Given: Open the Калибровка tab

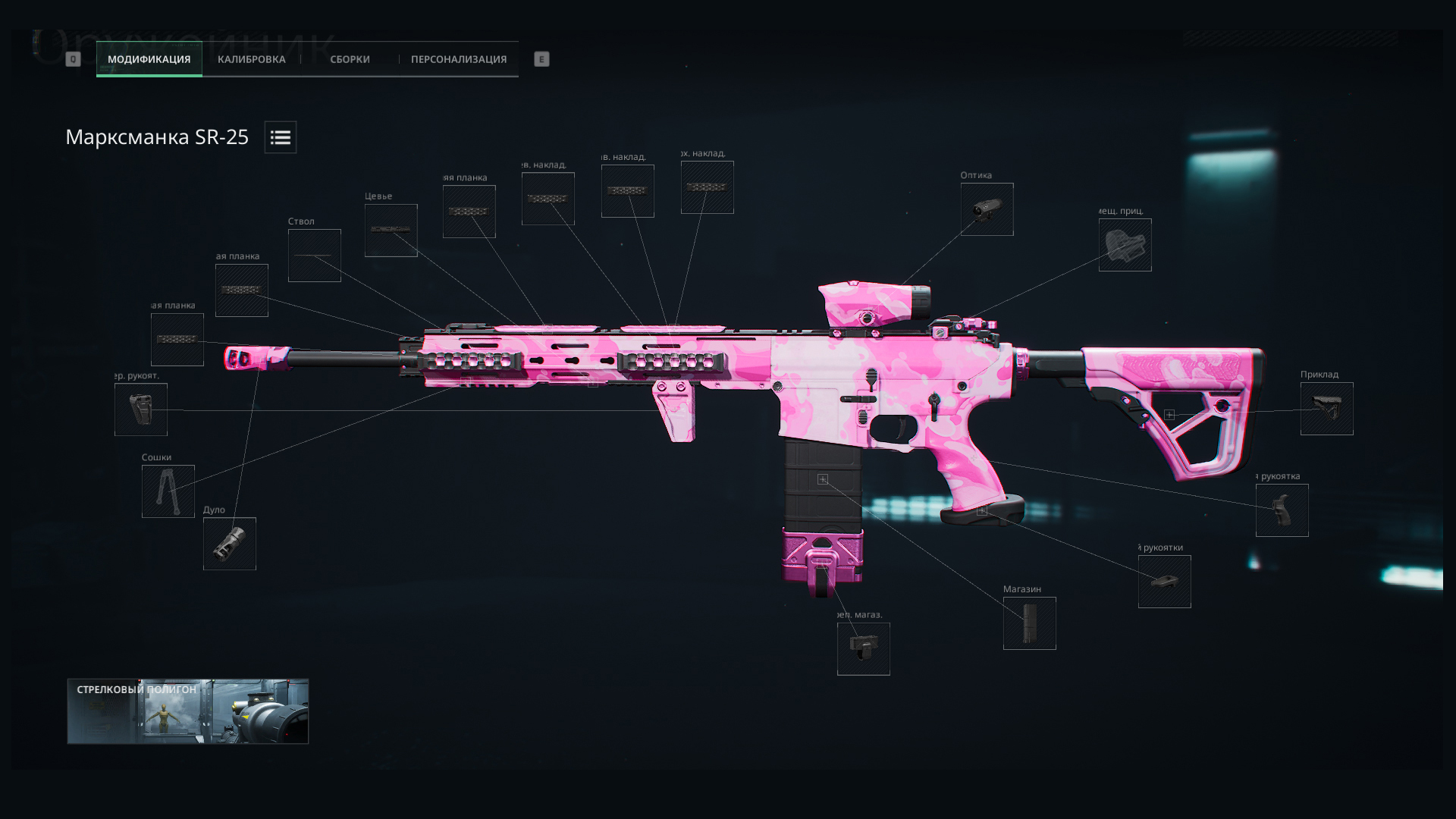Looking at the screenshot, I should tap(251, 59).
